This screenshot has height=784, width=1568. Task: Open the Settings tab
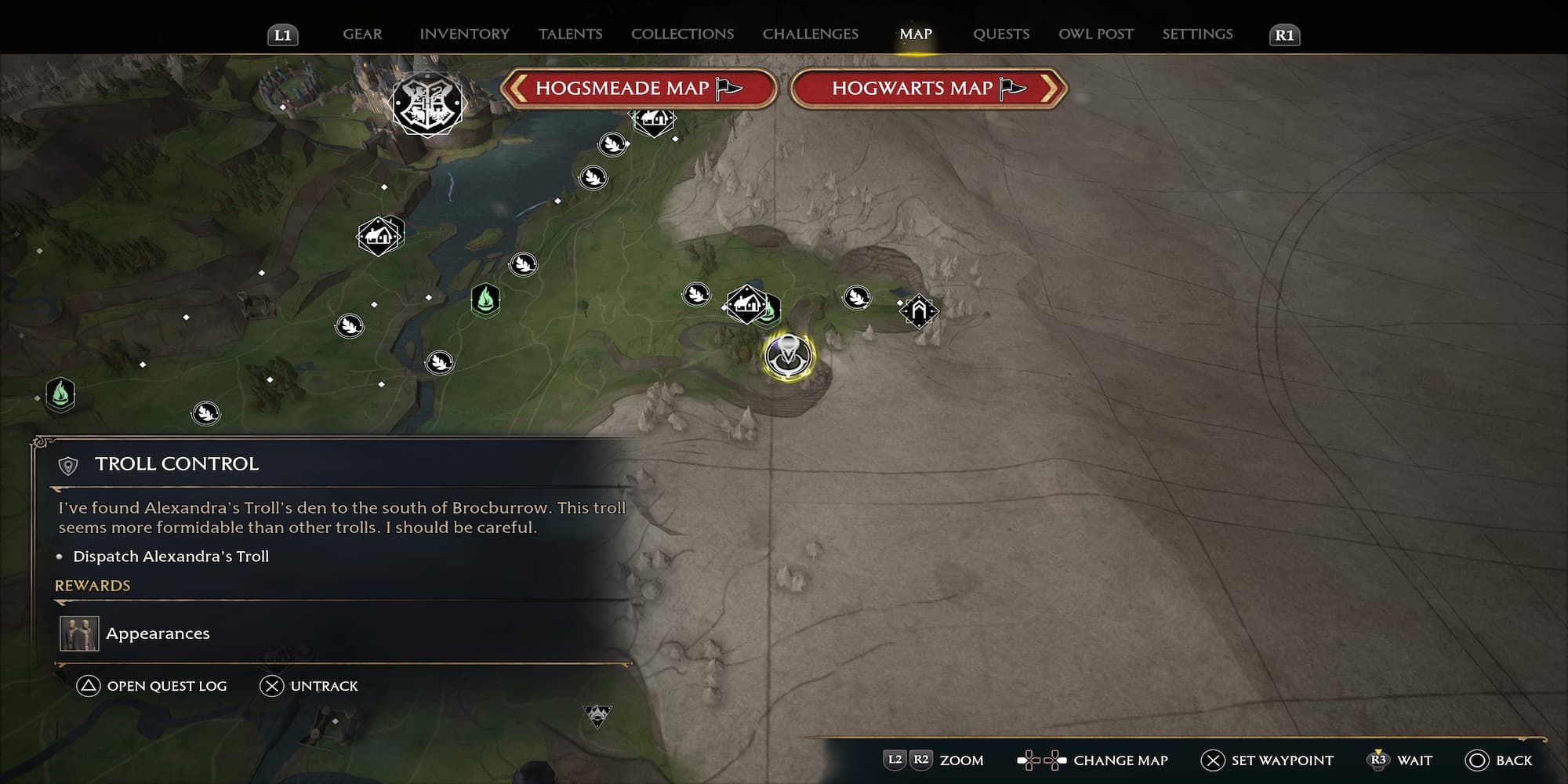[1196, 34]
